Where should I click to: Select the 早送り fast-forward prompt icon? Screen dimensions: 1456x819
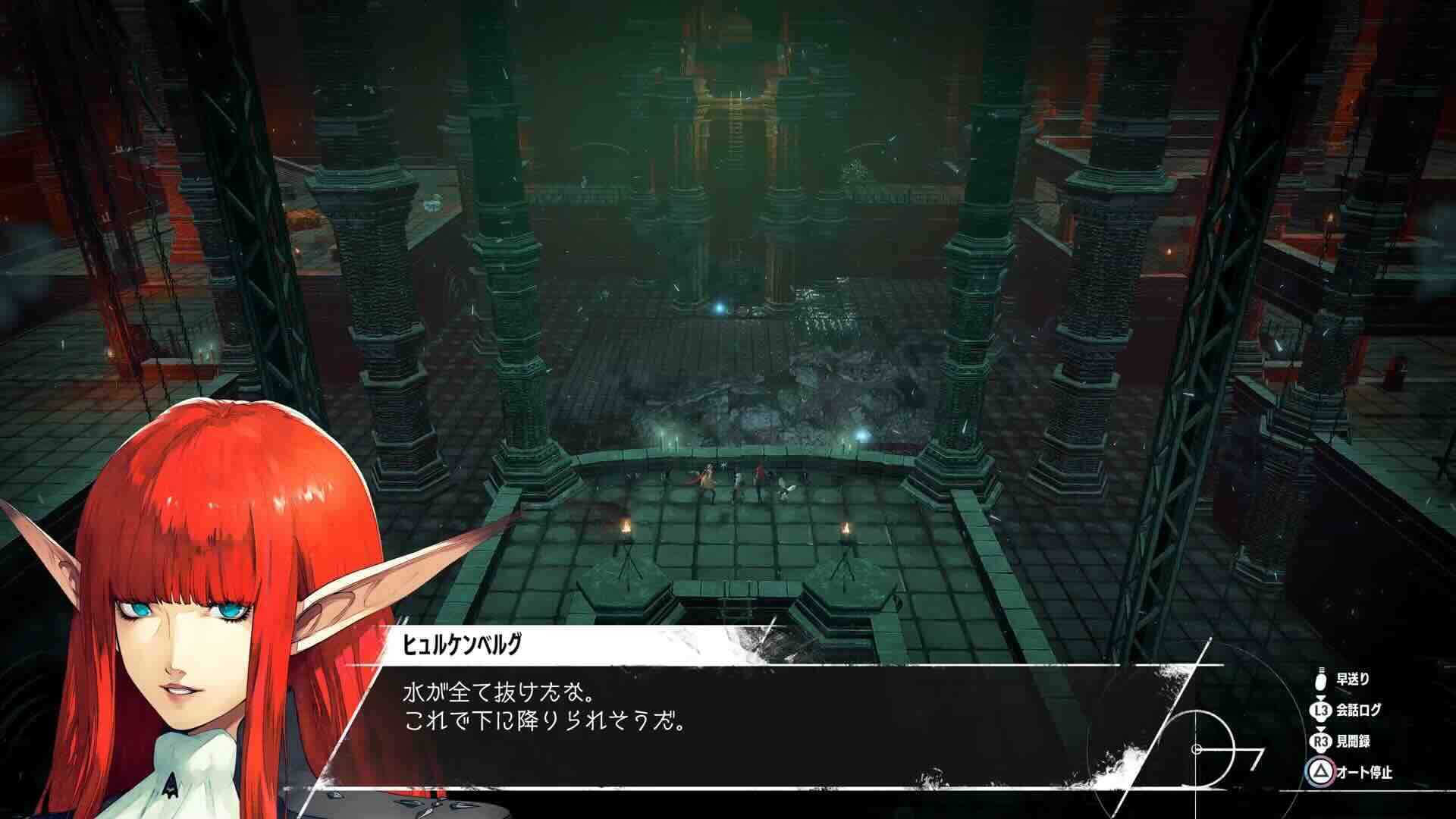click(x=1321, y=682)
